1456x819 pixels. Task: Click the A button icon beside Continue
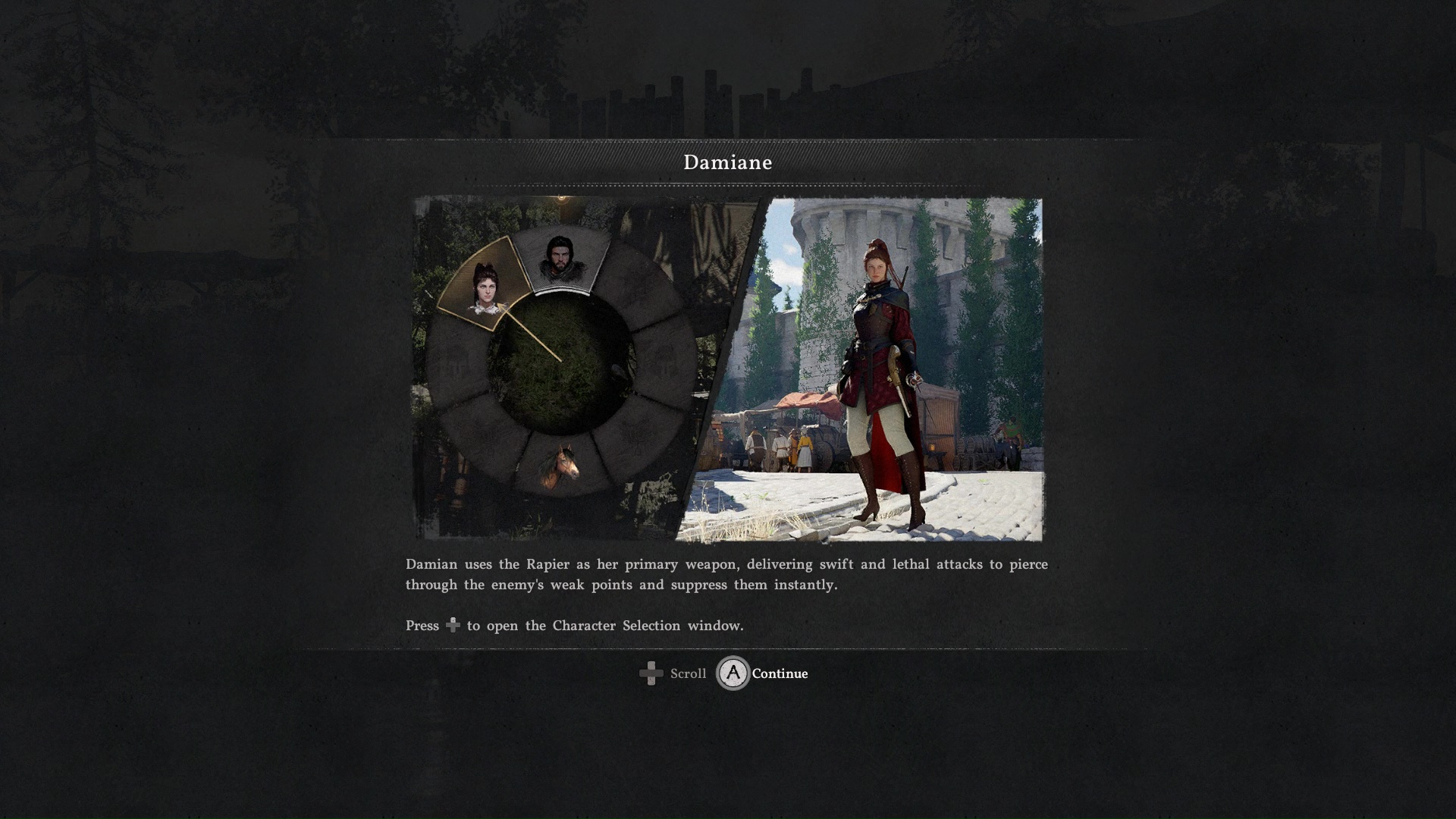click(x=732, y=673)
